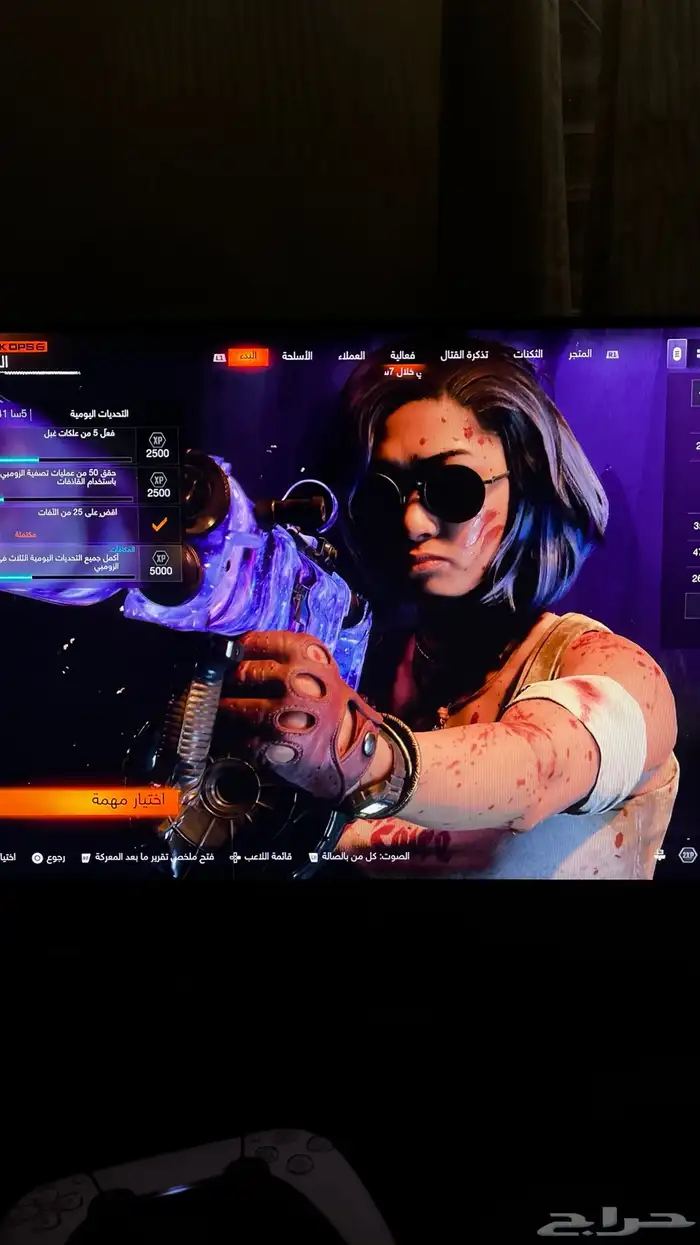Open the after-action report summary (ملخص تقرير ما بعد المعركة)
The image size is (700, 1245).
(x=148, y=857)
